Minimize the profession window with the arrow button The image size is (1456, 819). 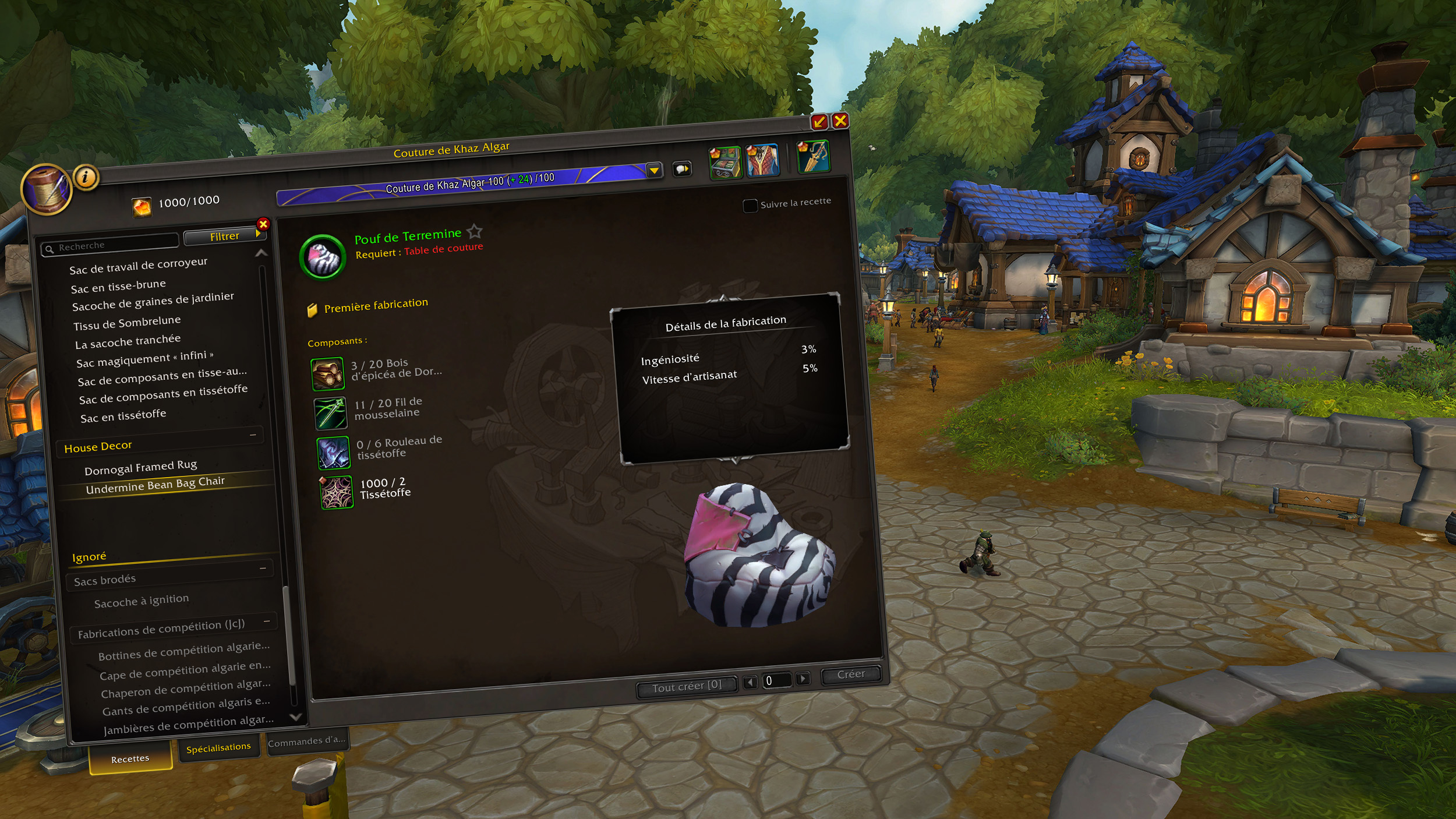pyautogui.click(x=819, y=122)
